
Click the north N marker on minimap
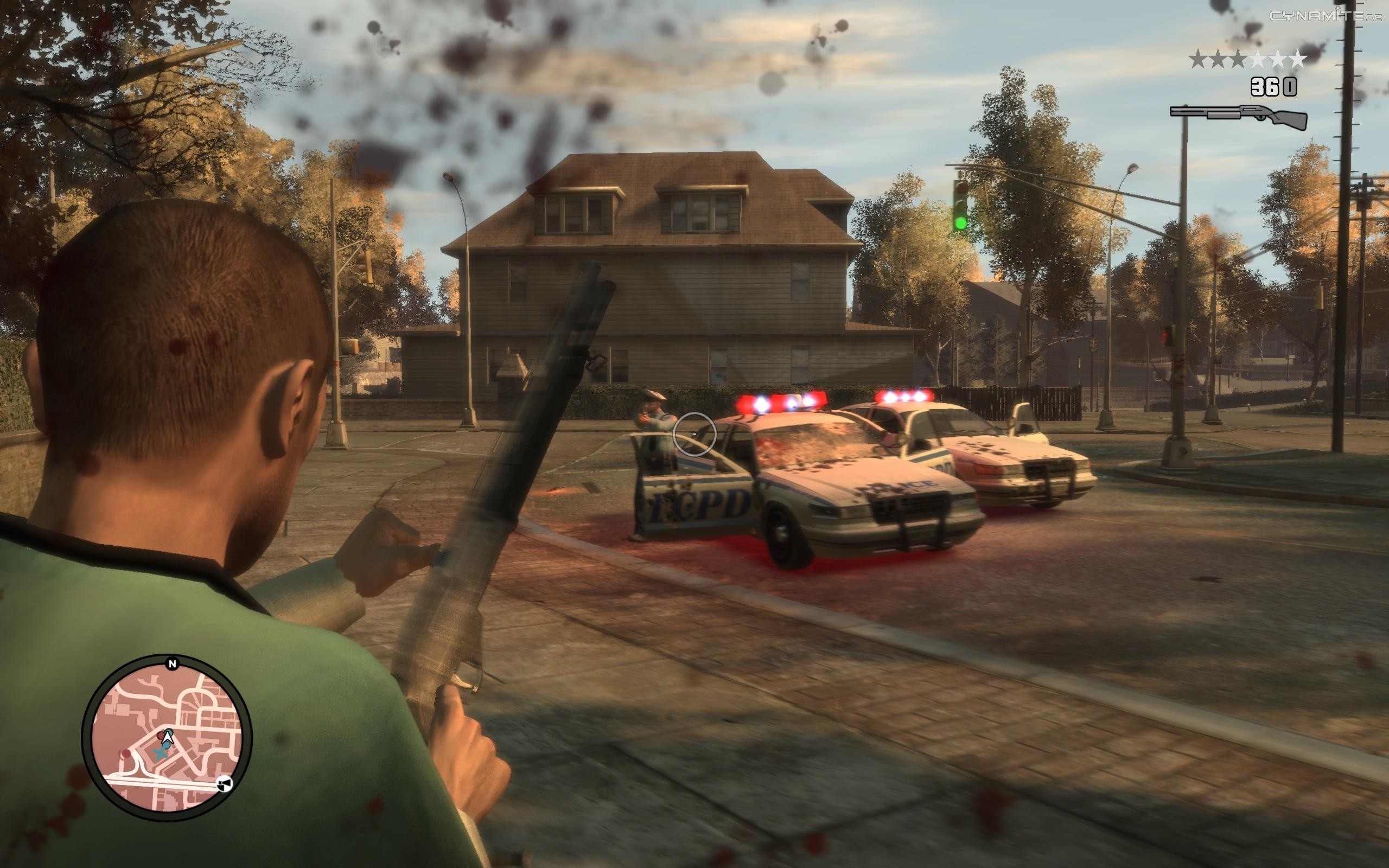171,664
